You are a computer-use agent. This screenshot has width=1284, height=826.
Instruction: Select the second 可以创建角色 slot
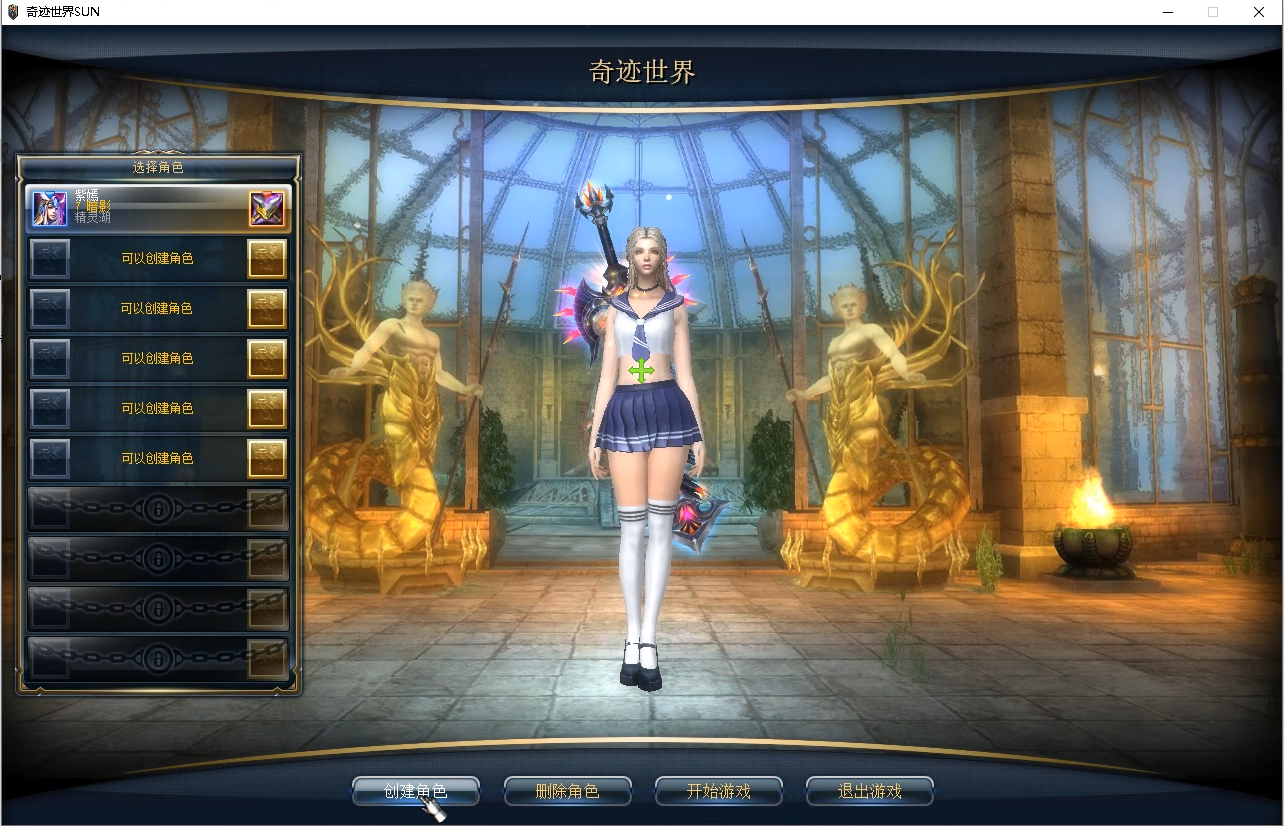[158, 308]
